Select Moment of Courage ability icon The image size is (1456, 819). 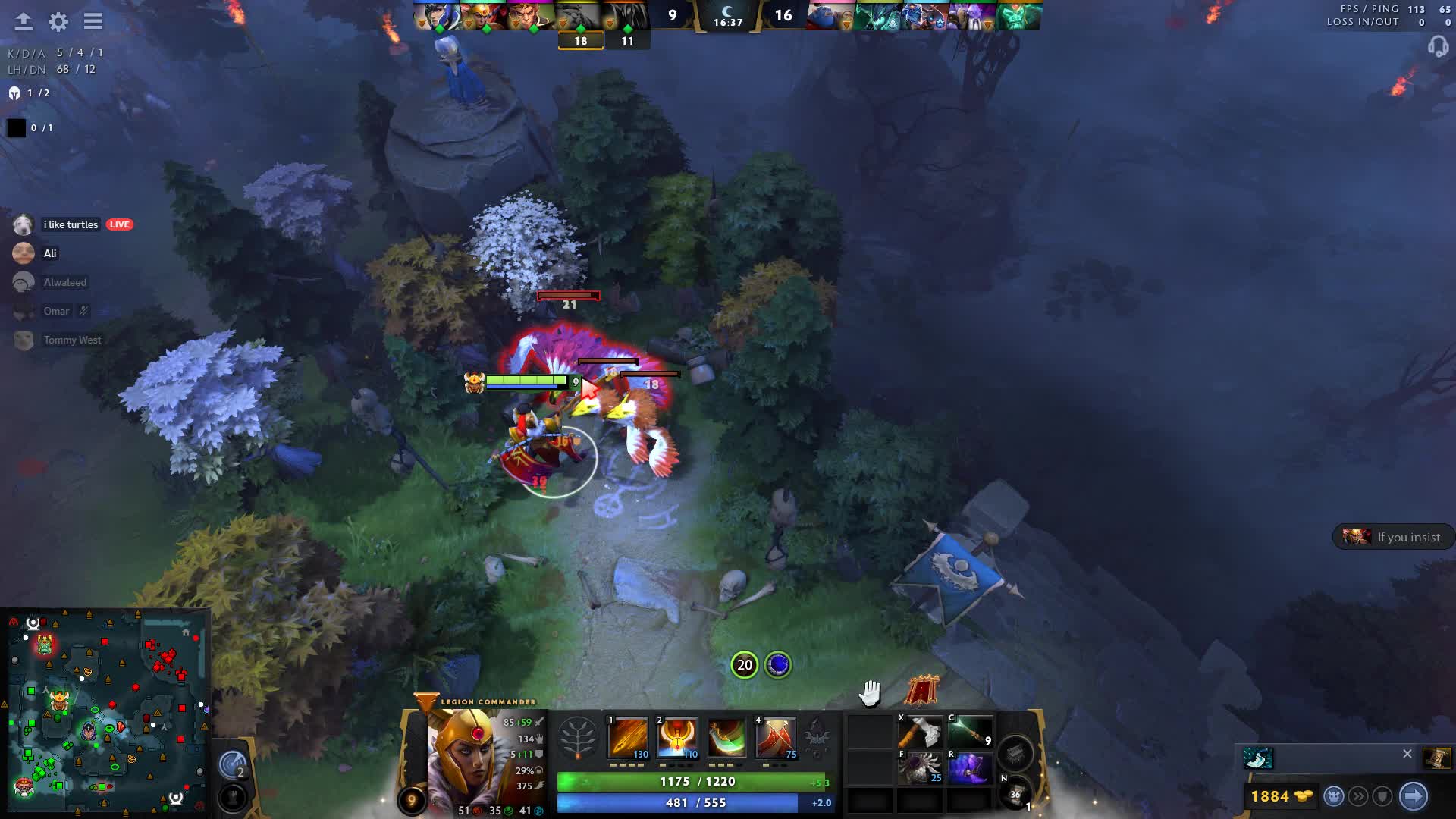726,737
